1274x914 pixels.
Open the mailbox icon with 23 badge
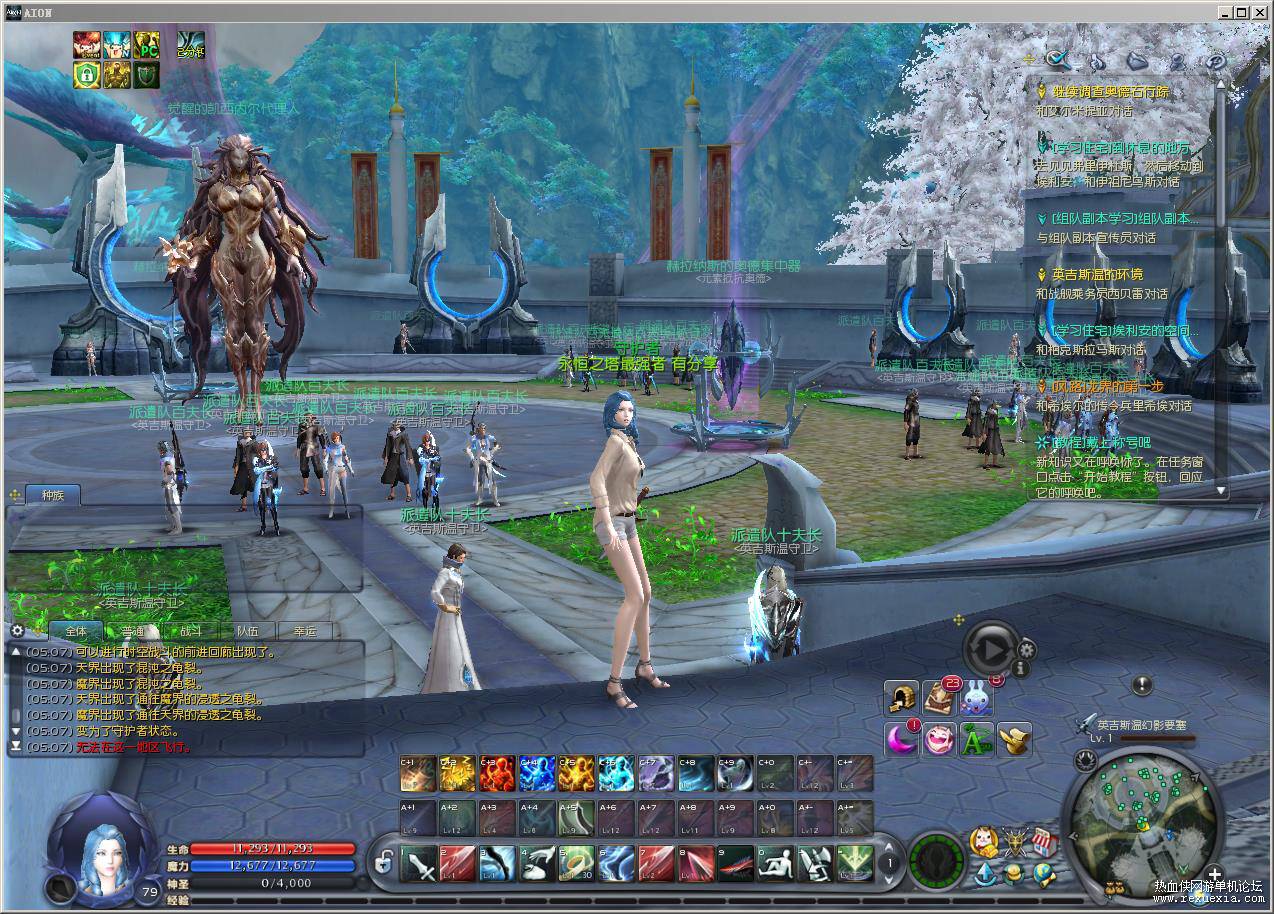(940, 699)
